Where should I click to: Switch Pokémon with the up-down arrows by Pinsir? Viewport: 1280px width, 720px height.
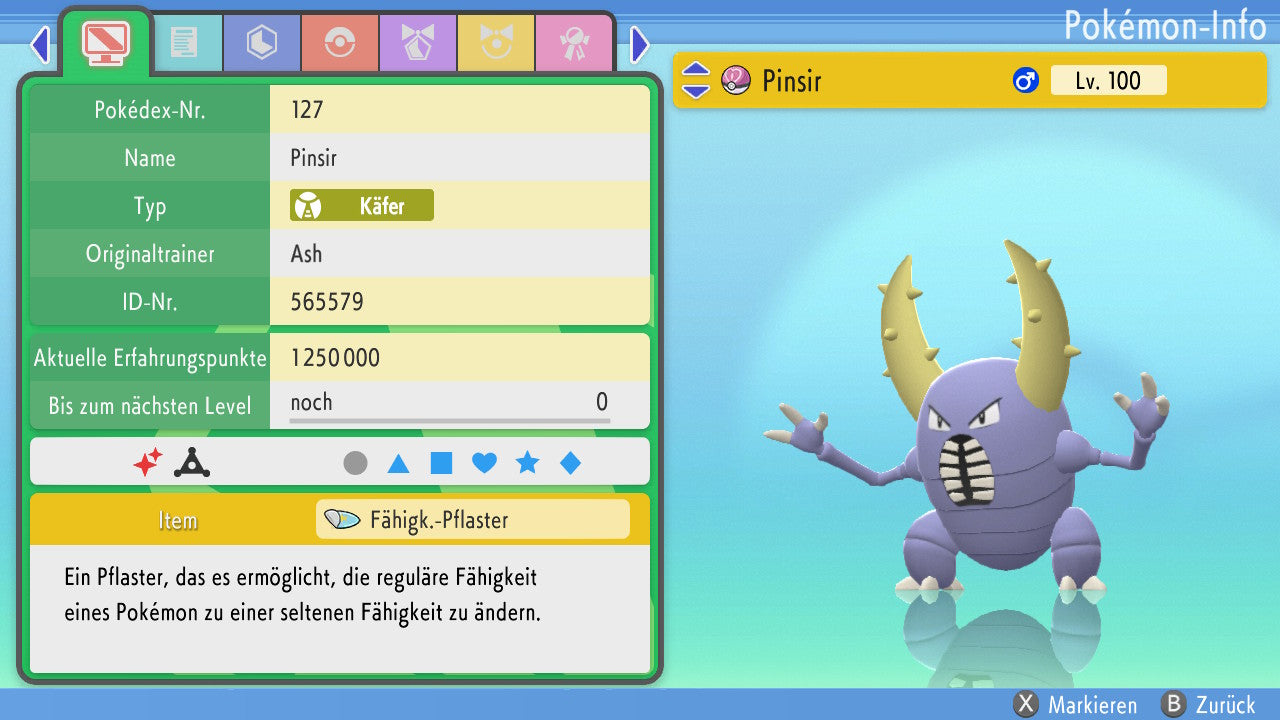[x=696, y=80]
